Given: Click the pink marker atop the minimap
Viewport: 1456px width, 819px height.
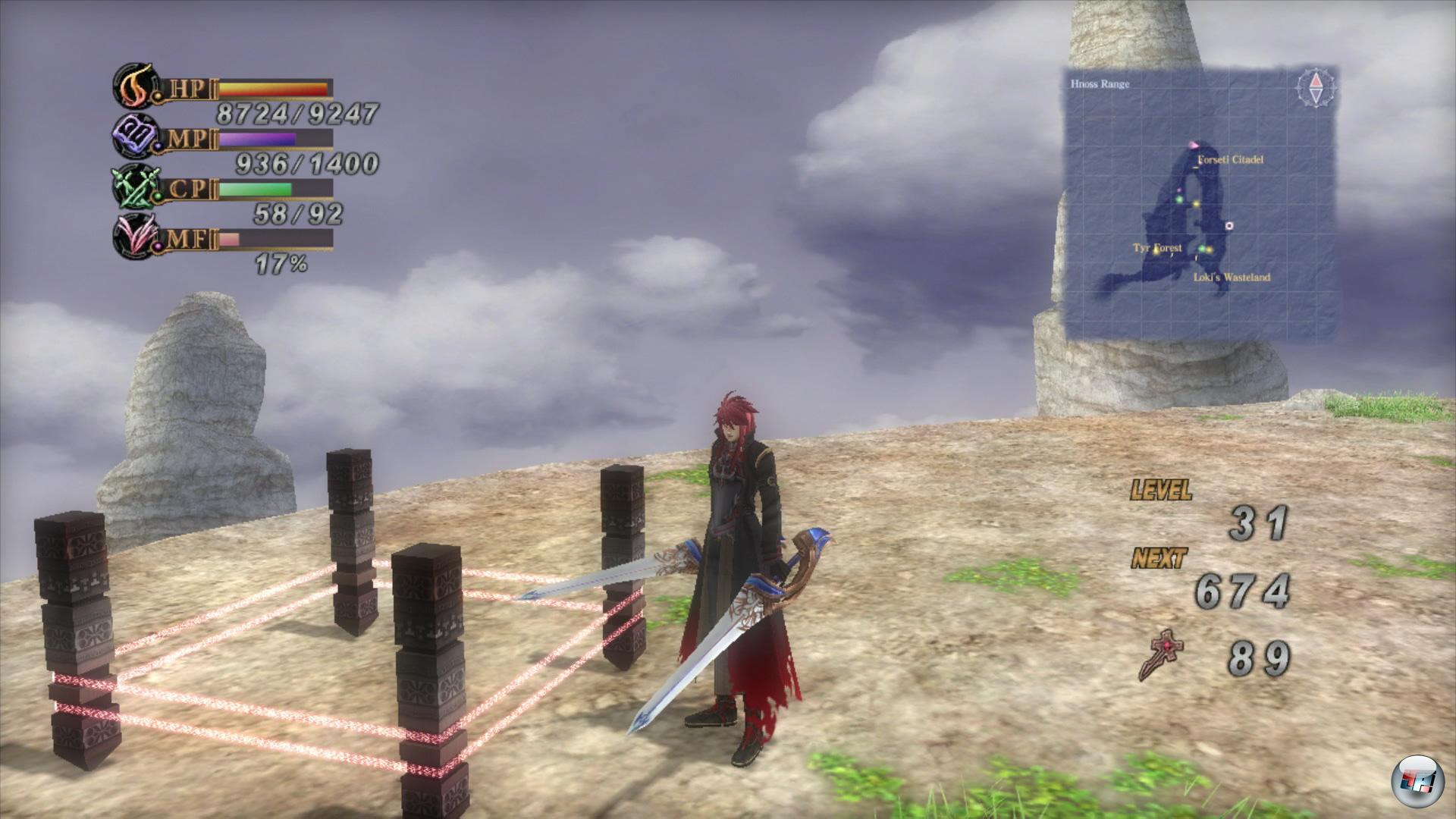Looking at the screenshot, I should (x=1193, y=144).
